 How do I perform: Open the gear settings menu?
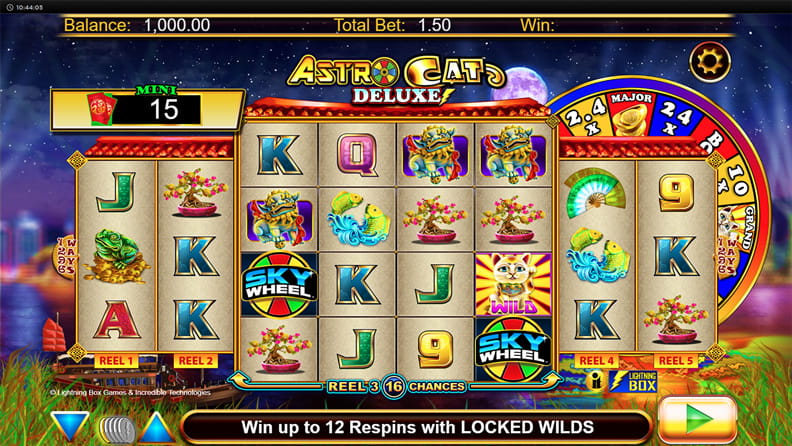[711, 62]
